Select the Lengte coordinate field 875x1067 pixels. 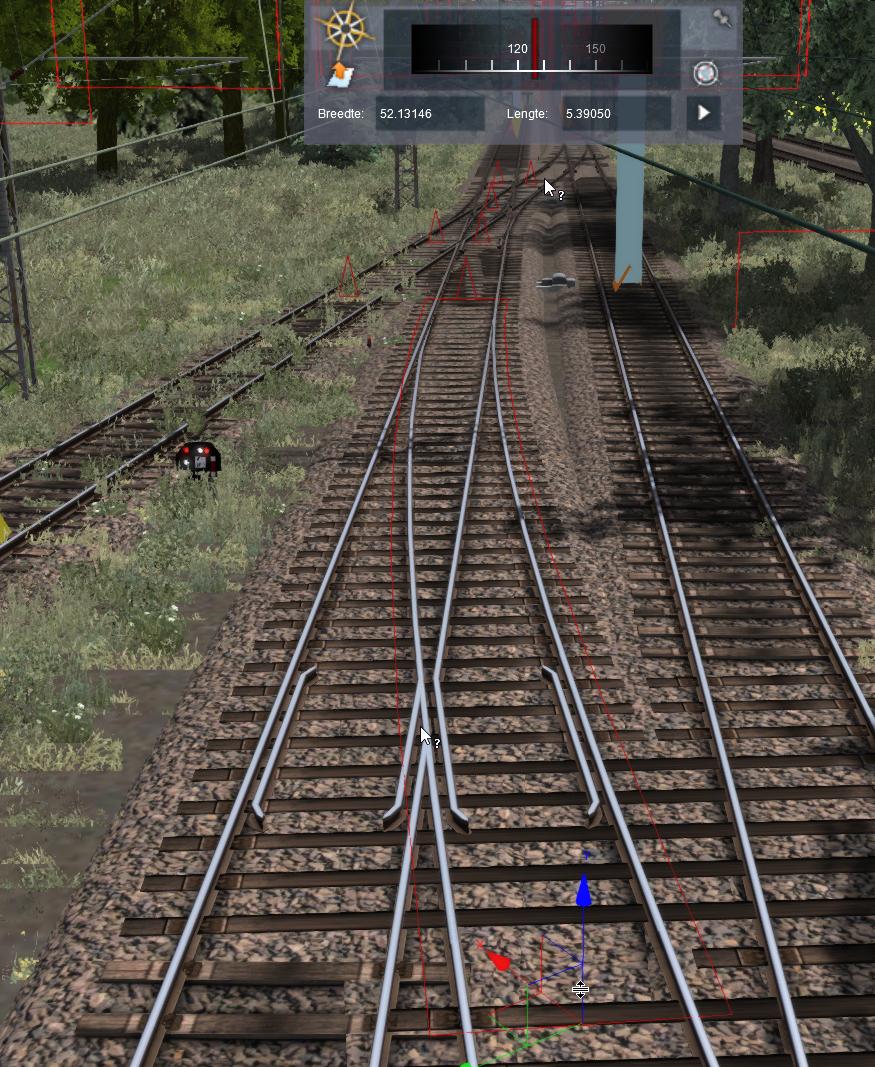click(x=614, y=114)
